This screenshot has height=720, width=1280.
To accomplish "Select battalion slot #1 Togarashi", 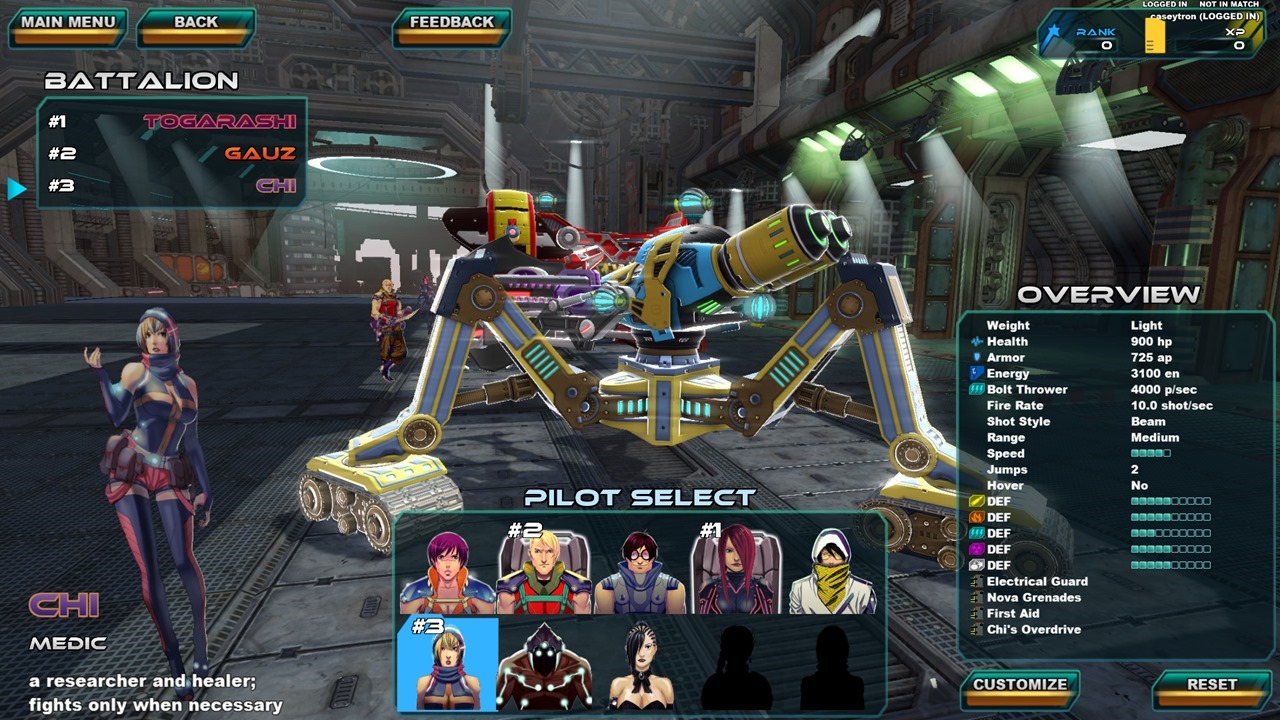I will coord(172,121).
